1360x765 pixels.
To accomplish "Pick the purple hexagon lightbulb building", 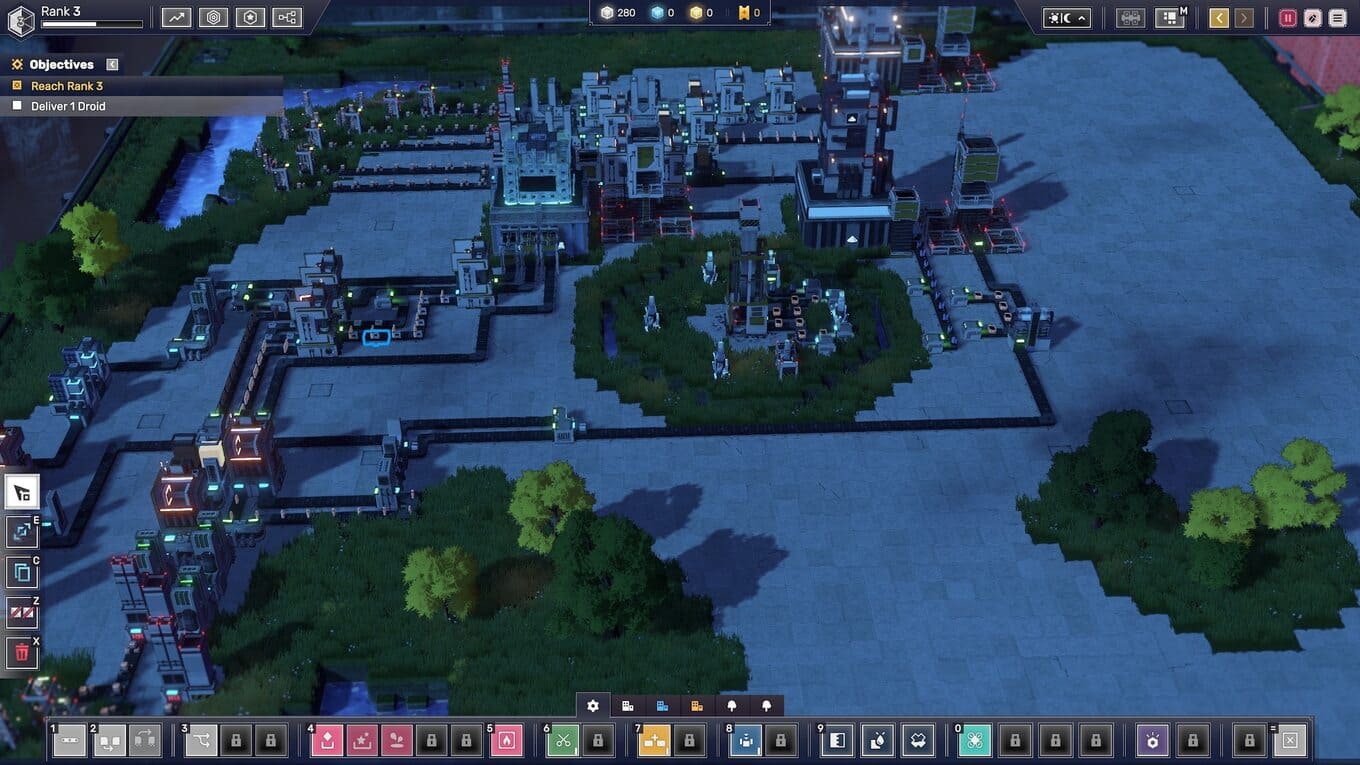I will (x=1153, y=741).
